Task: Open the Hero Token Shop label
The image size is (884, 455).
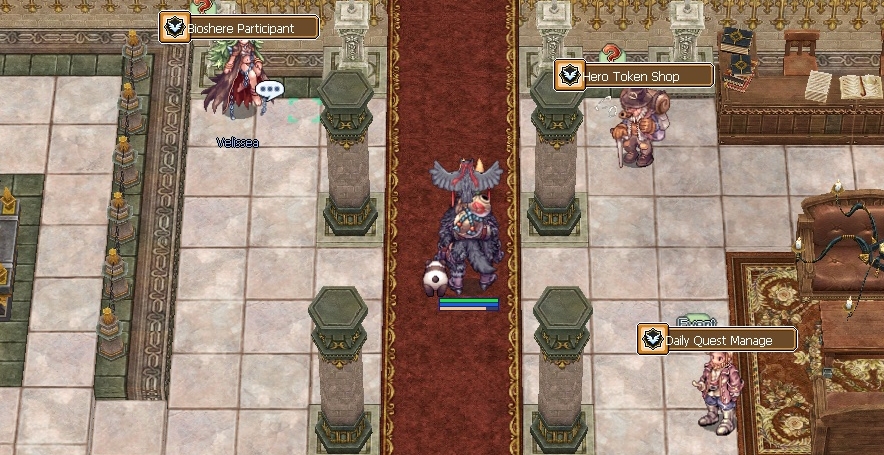Action: tap(635, 76)
